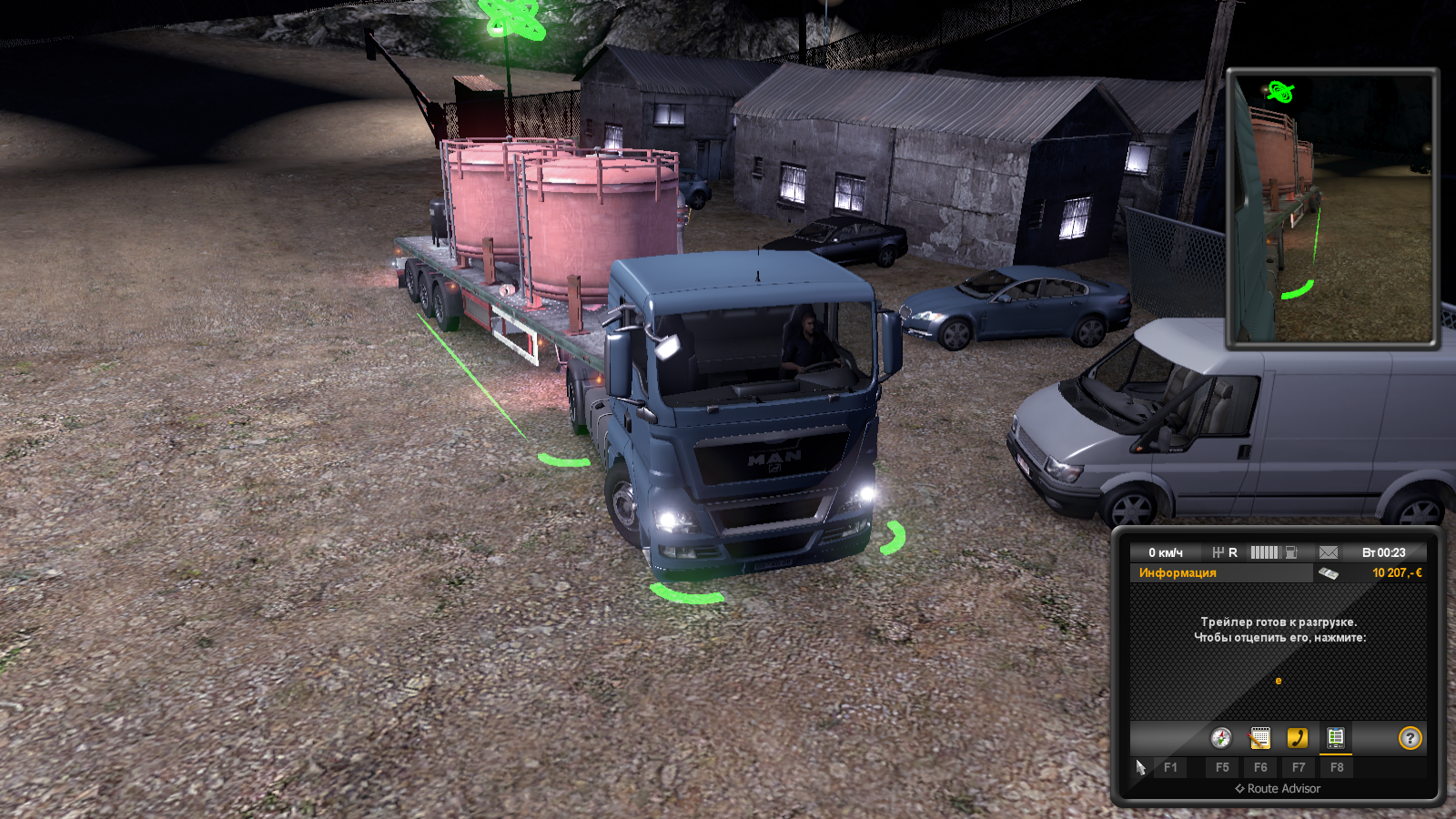Open the compass navigation tab
The height and width of the screenshot is (819, 1456).
(1221, 738)
